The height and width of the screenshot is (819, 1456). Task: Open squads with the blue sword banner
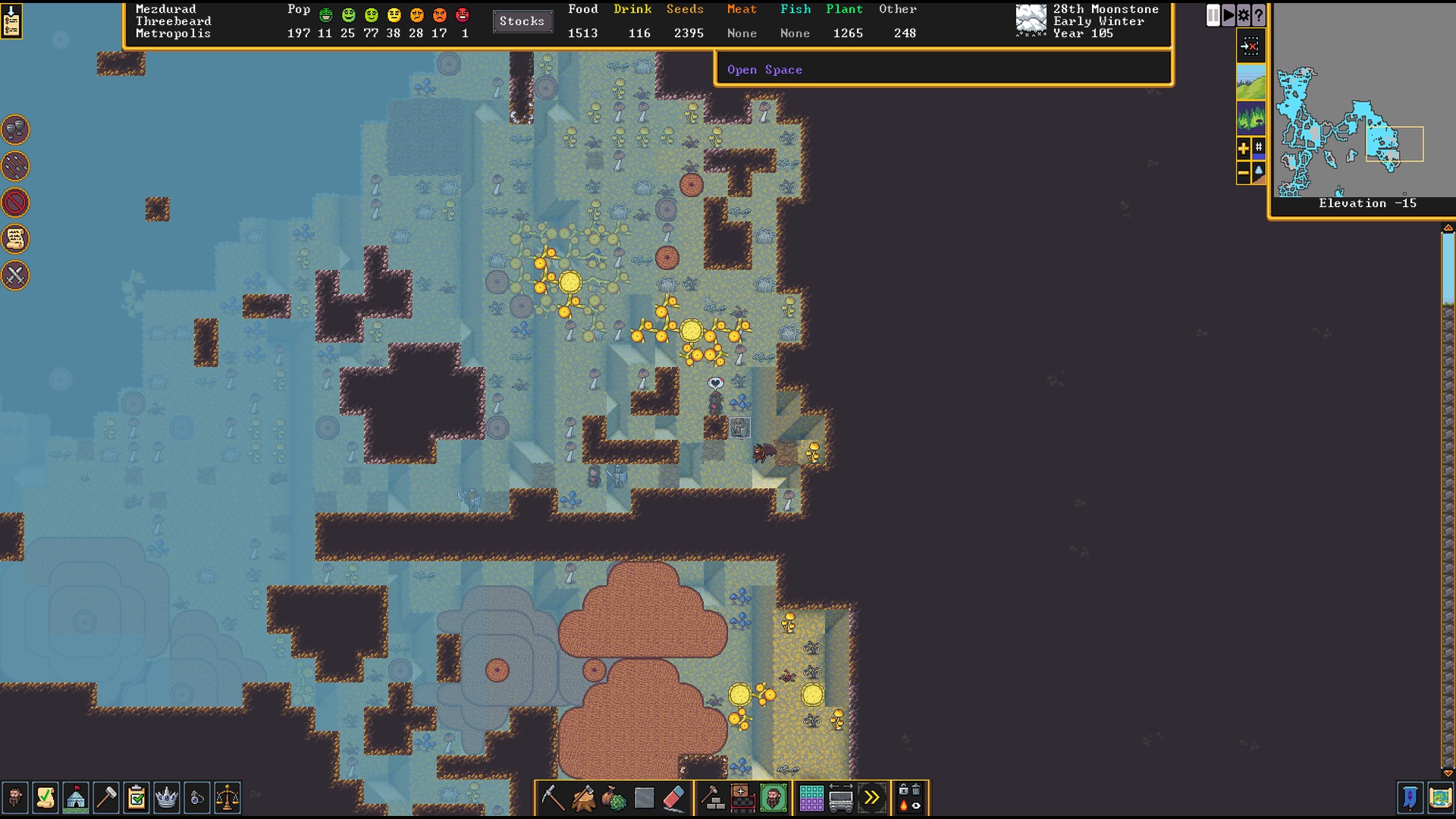[x=1410, y=798]
